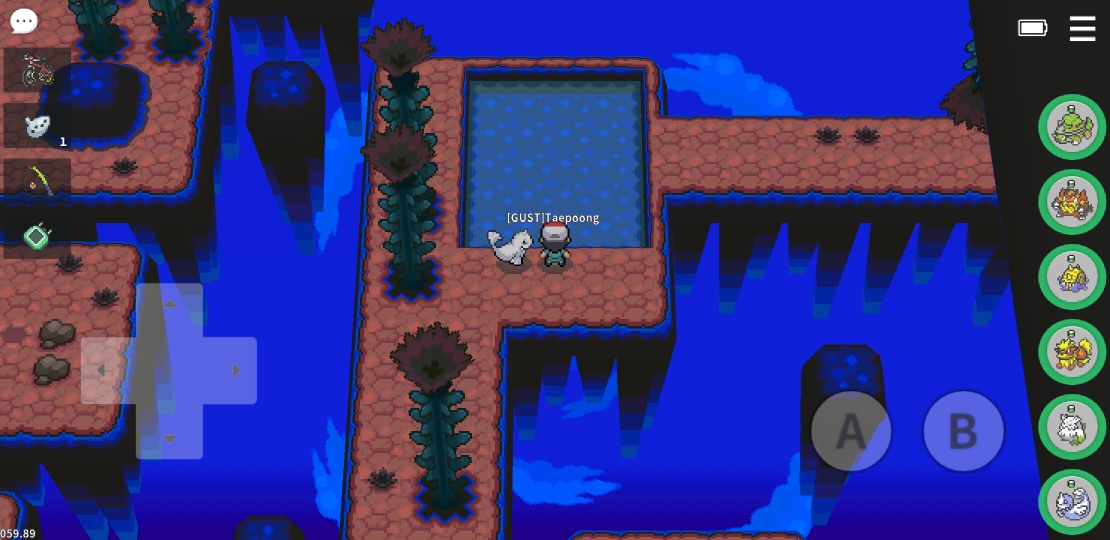Select the green turtle Pokémon party slot
Image resolution: width=1110 pixels, height=540 pixels.
click(1072, 127)
